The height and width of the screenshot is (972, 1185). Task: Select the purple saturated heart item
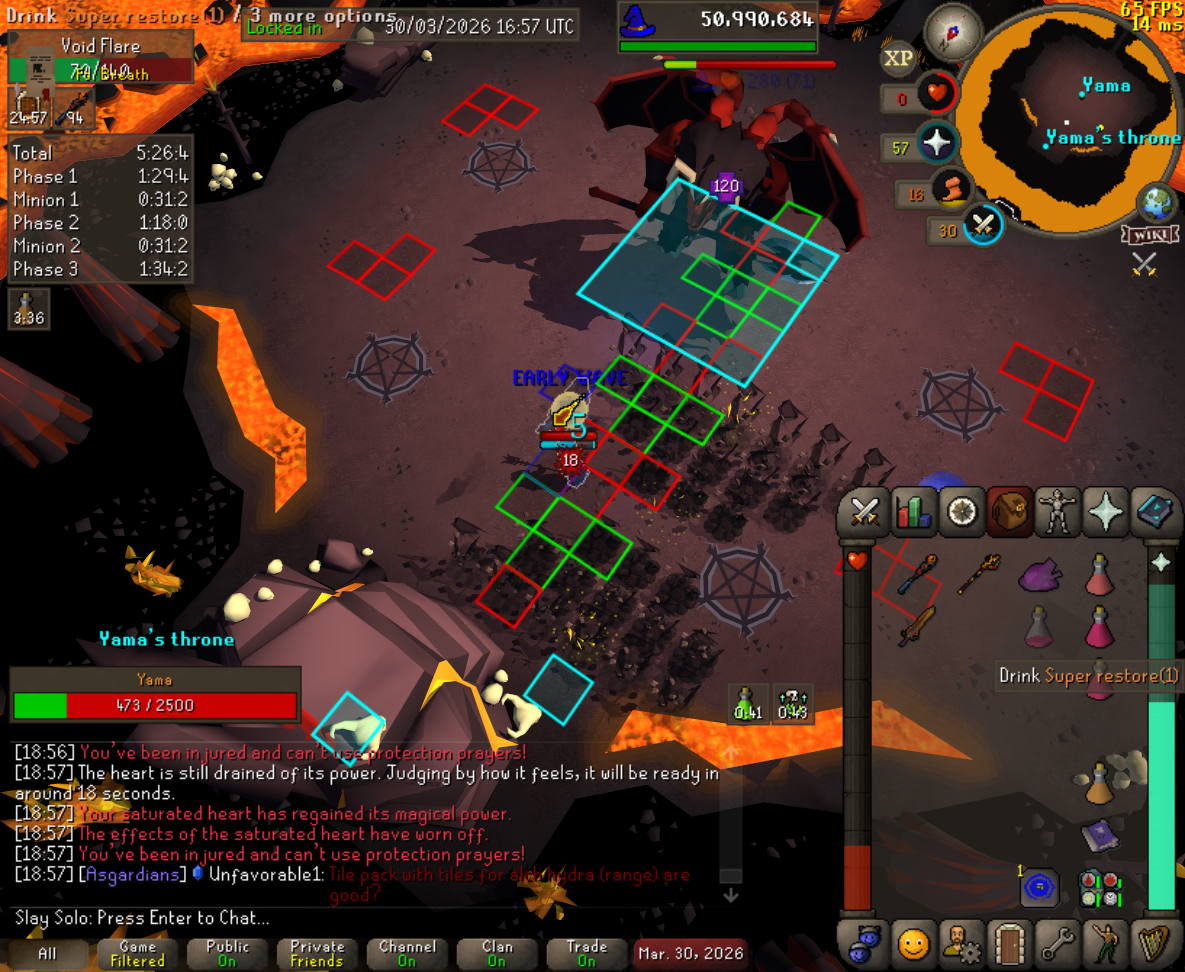pyautogui.click(x=1041, y=575)
